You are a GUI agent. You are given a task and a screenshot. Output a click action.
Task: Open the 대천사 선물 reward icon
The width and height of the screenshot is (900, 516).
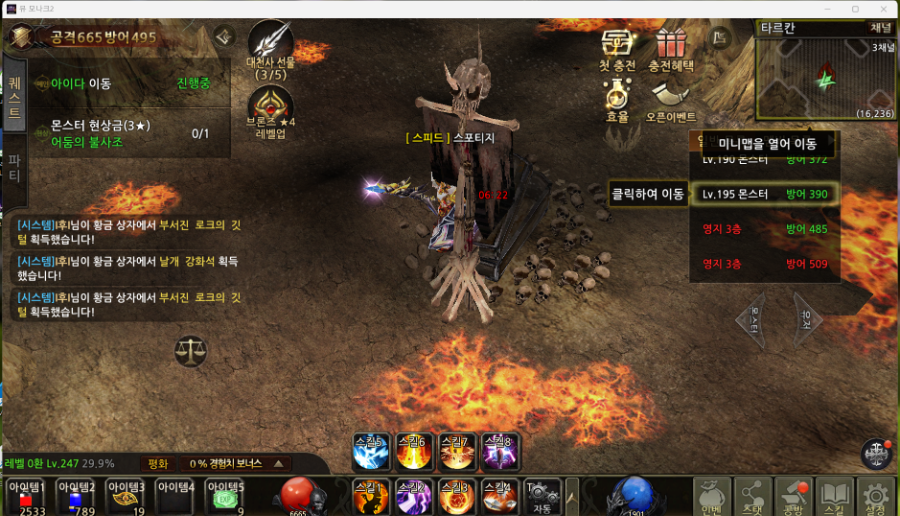tap(270, 45)
